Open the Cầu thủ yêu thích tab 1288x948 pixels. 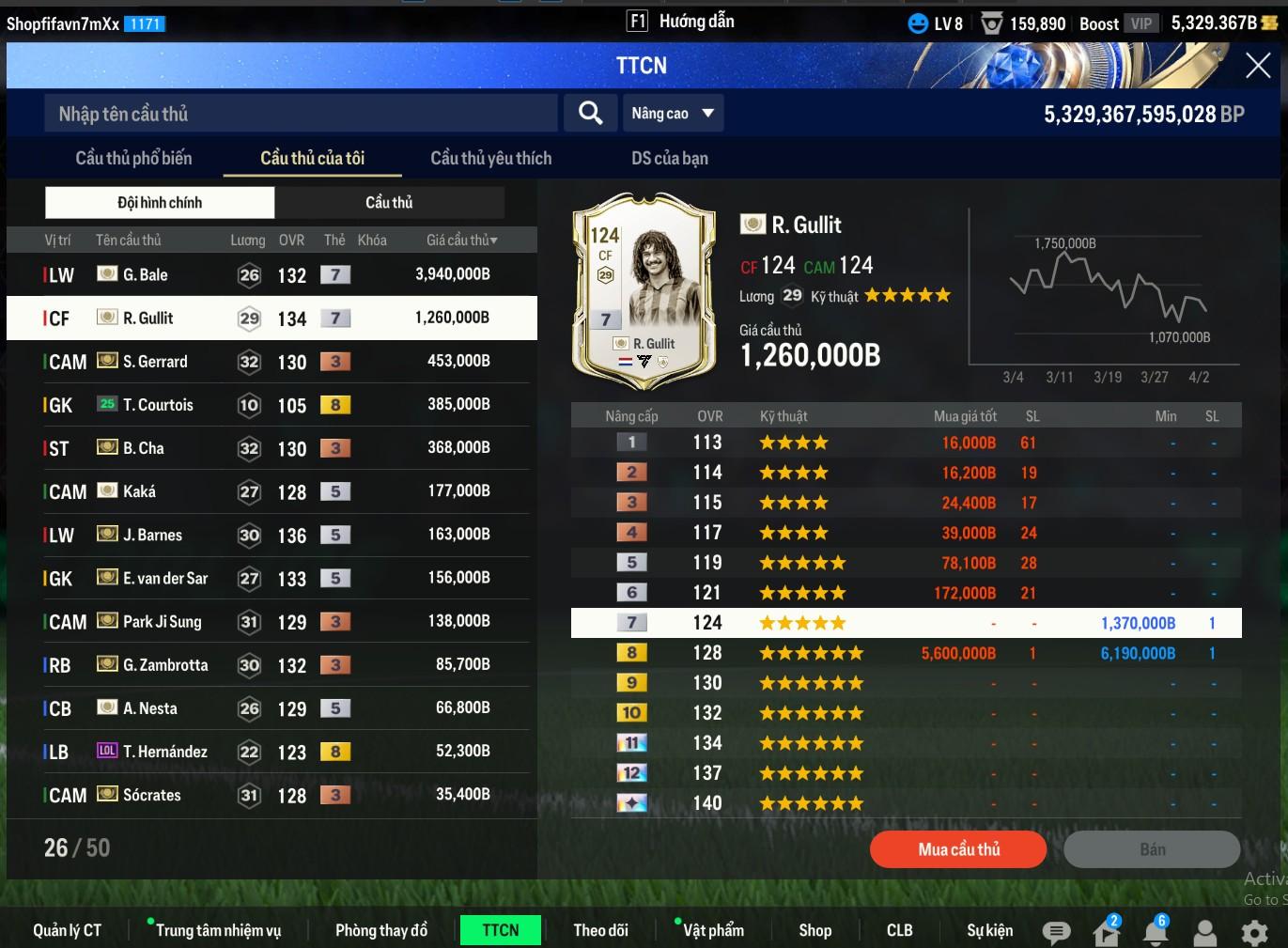click(490, 158)
